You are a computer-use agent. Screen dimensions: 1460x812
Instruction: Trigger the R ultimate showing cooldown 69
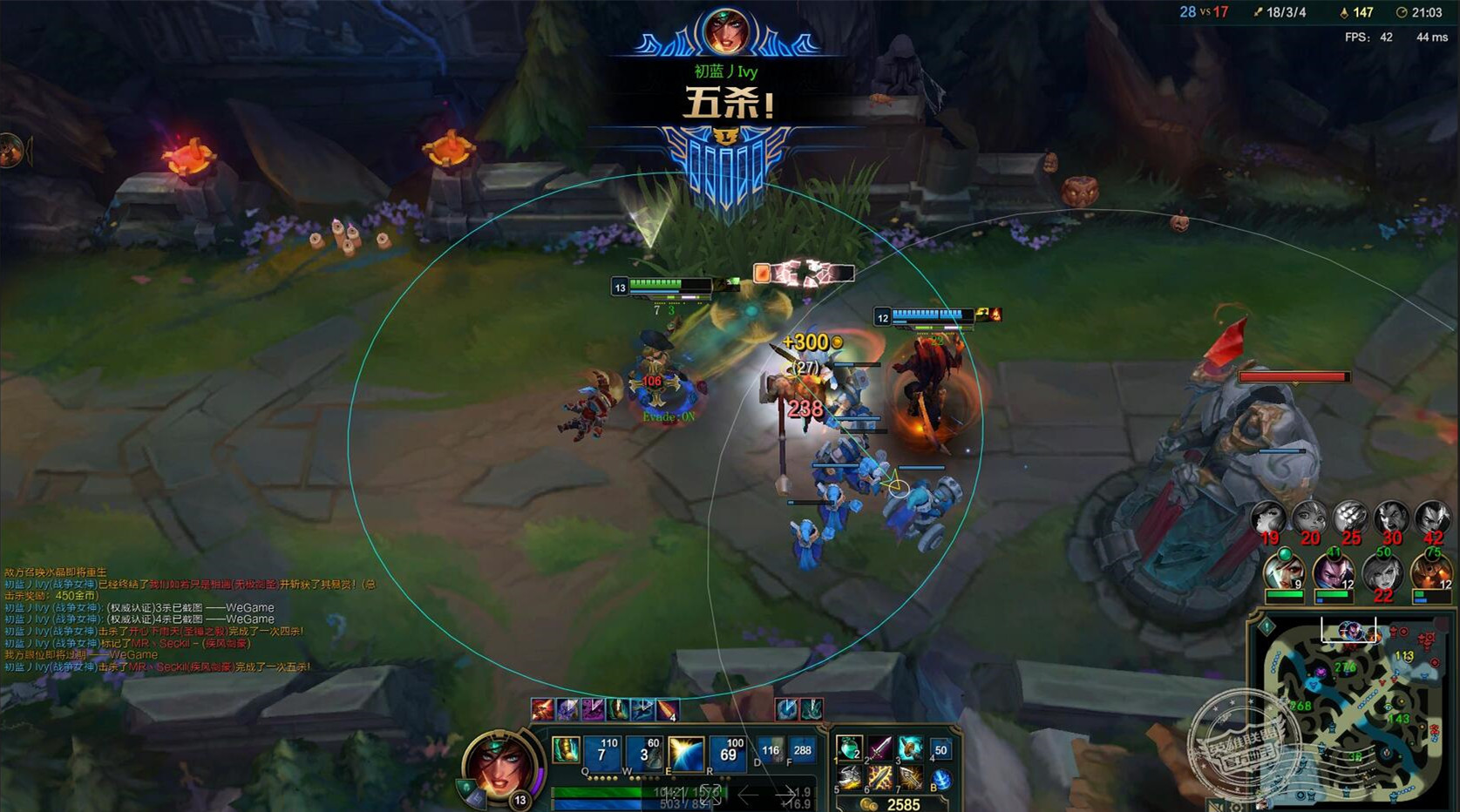coord(728,753)
